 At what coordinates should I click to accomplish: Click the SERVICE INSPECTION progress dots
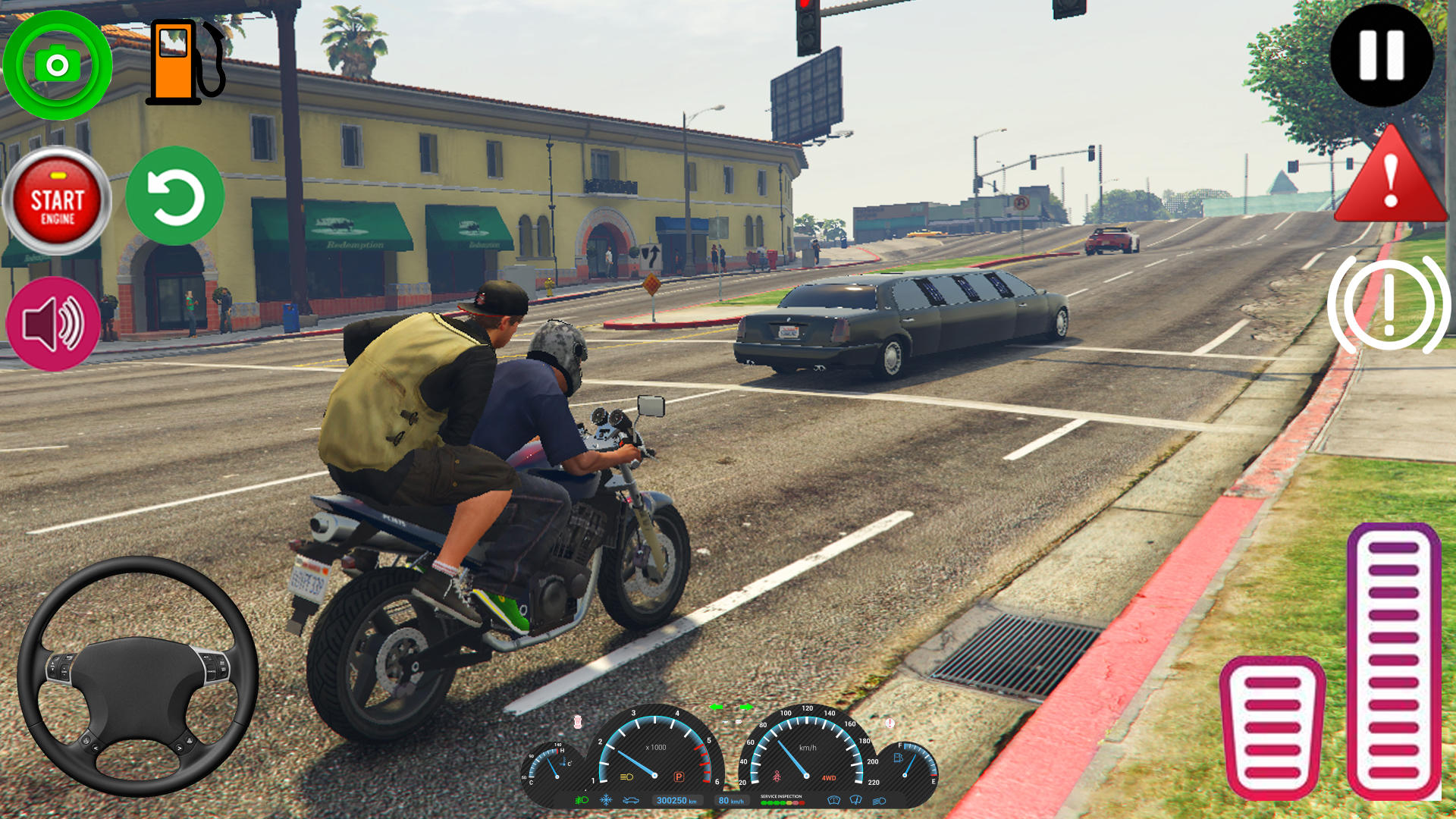782,802
